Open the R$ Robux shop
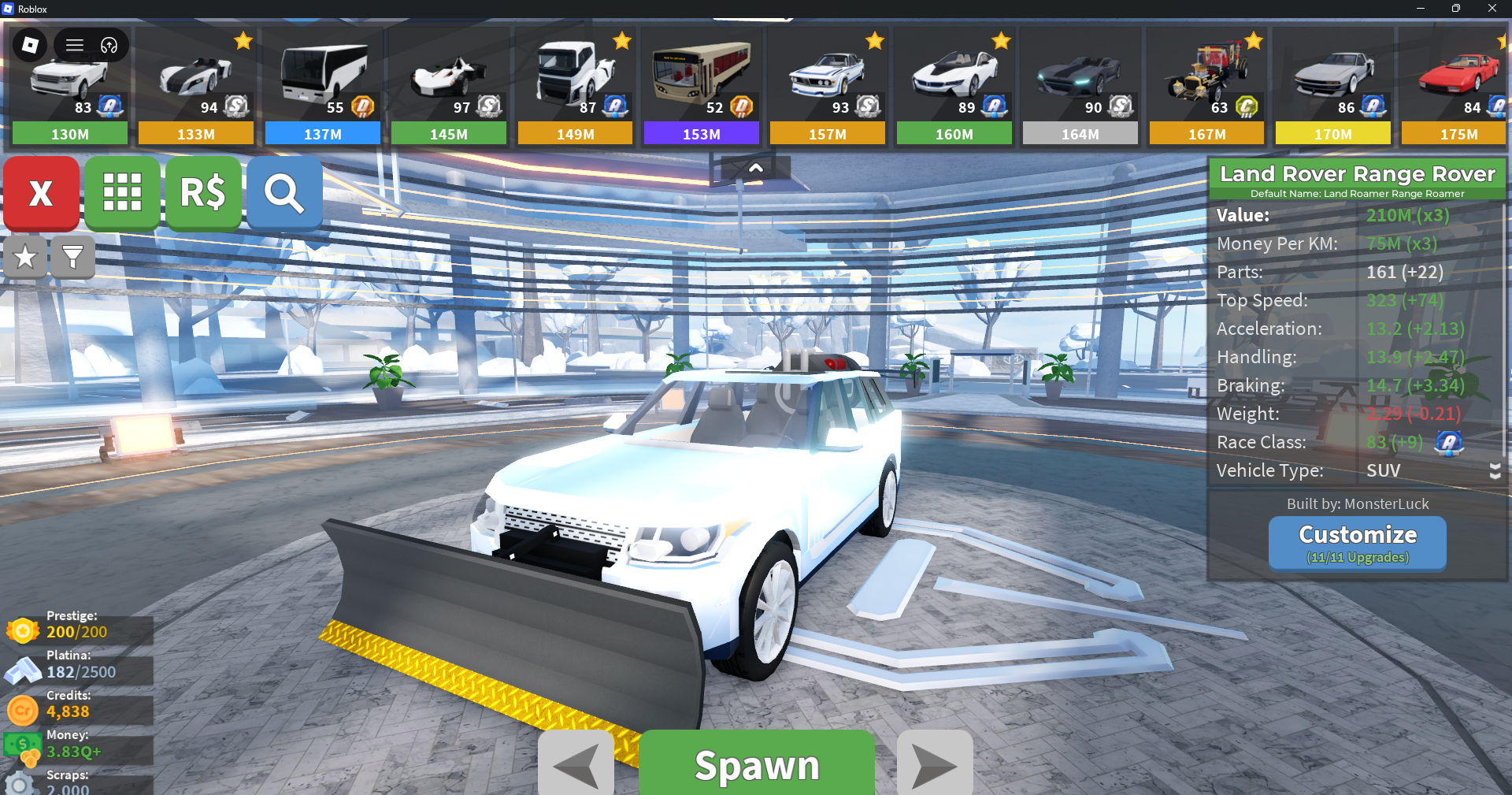The height and width of the screenshot is (795, 1512). coord(203,193)
